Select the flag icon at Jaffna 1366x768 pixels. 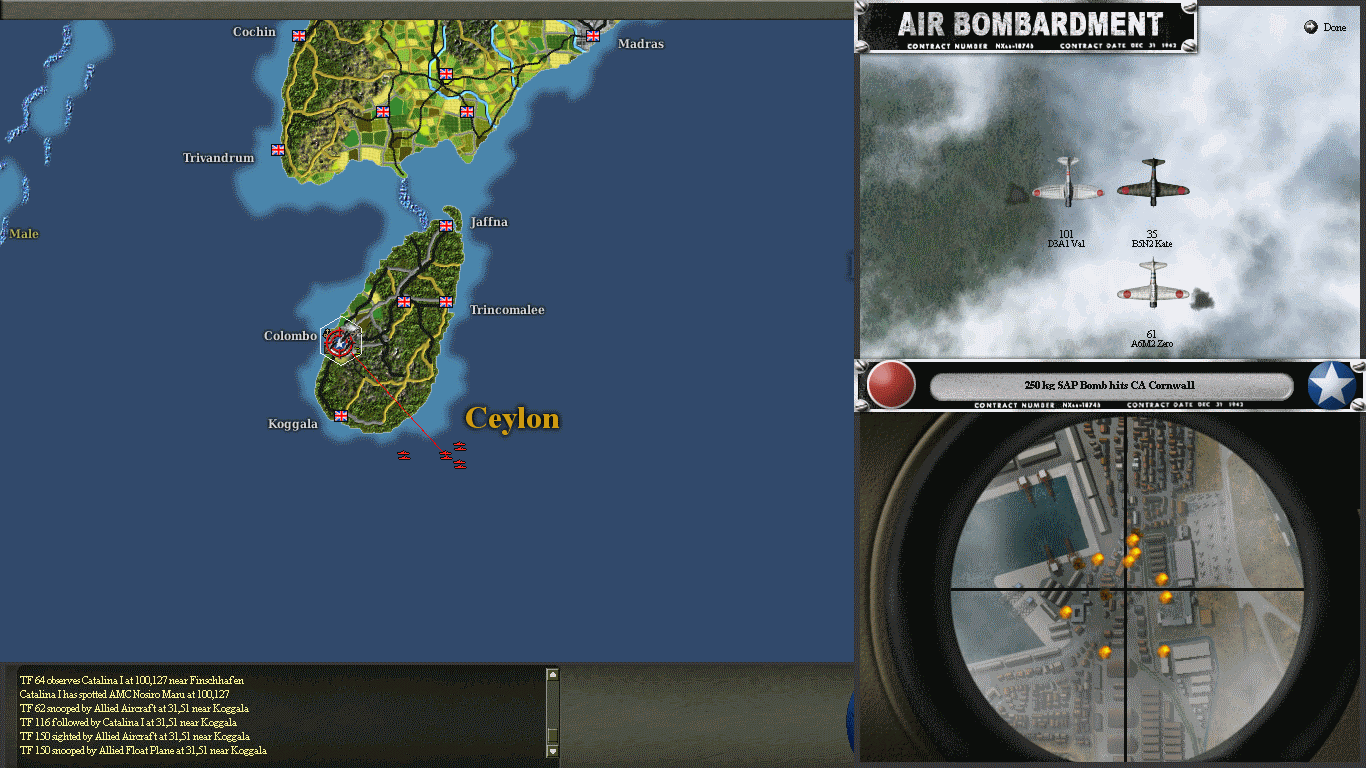click(x=444, y=227)
